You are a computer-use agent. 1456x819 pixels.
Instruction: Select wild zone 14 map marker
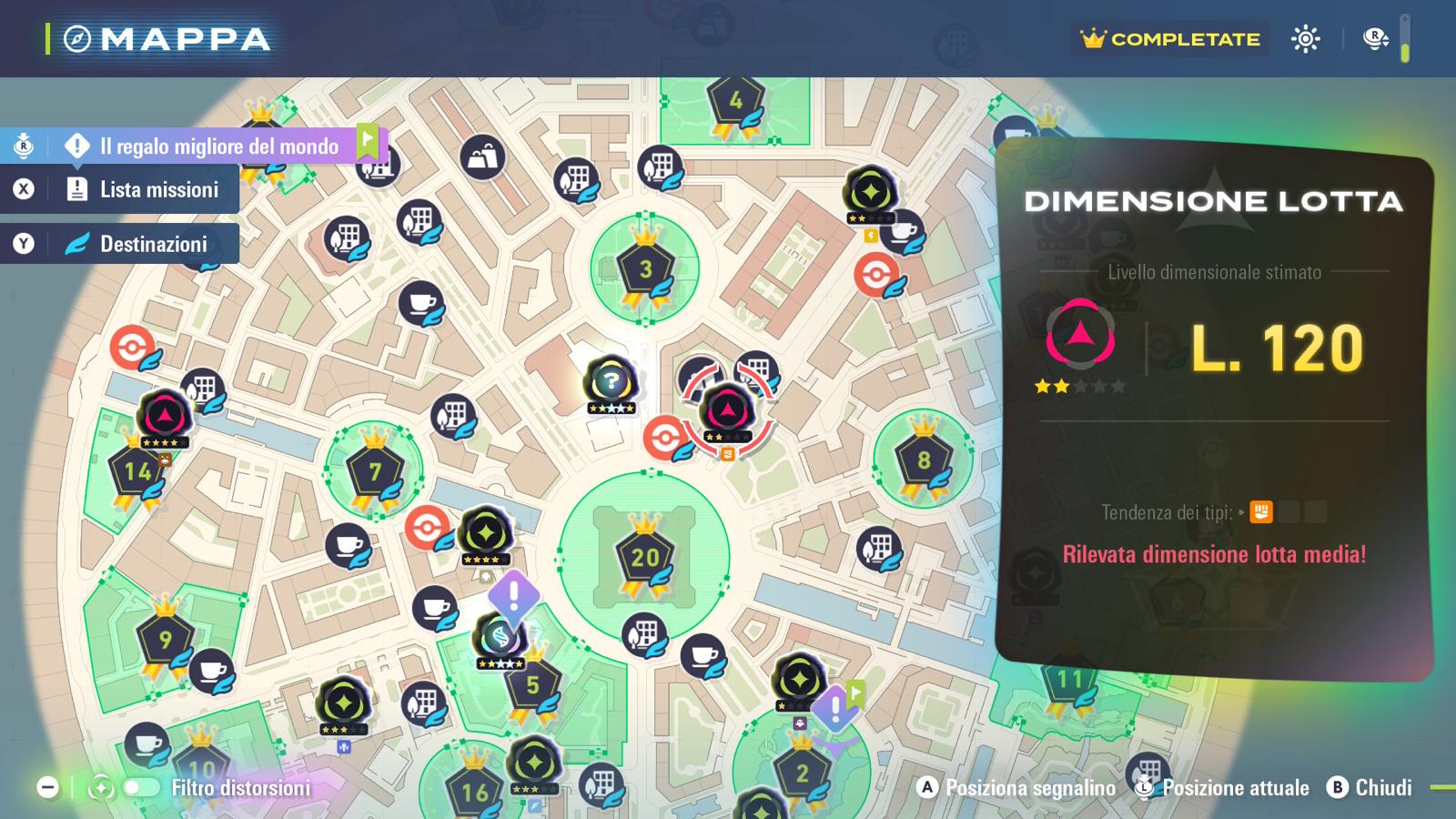(x=137, y=471)
